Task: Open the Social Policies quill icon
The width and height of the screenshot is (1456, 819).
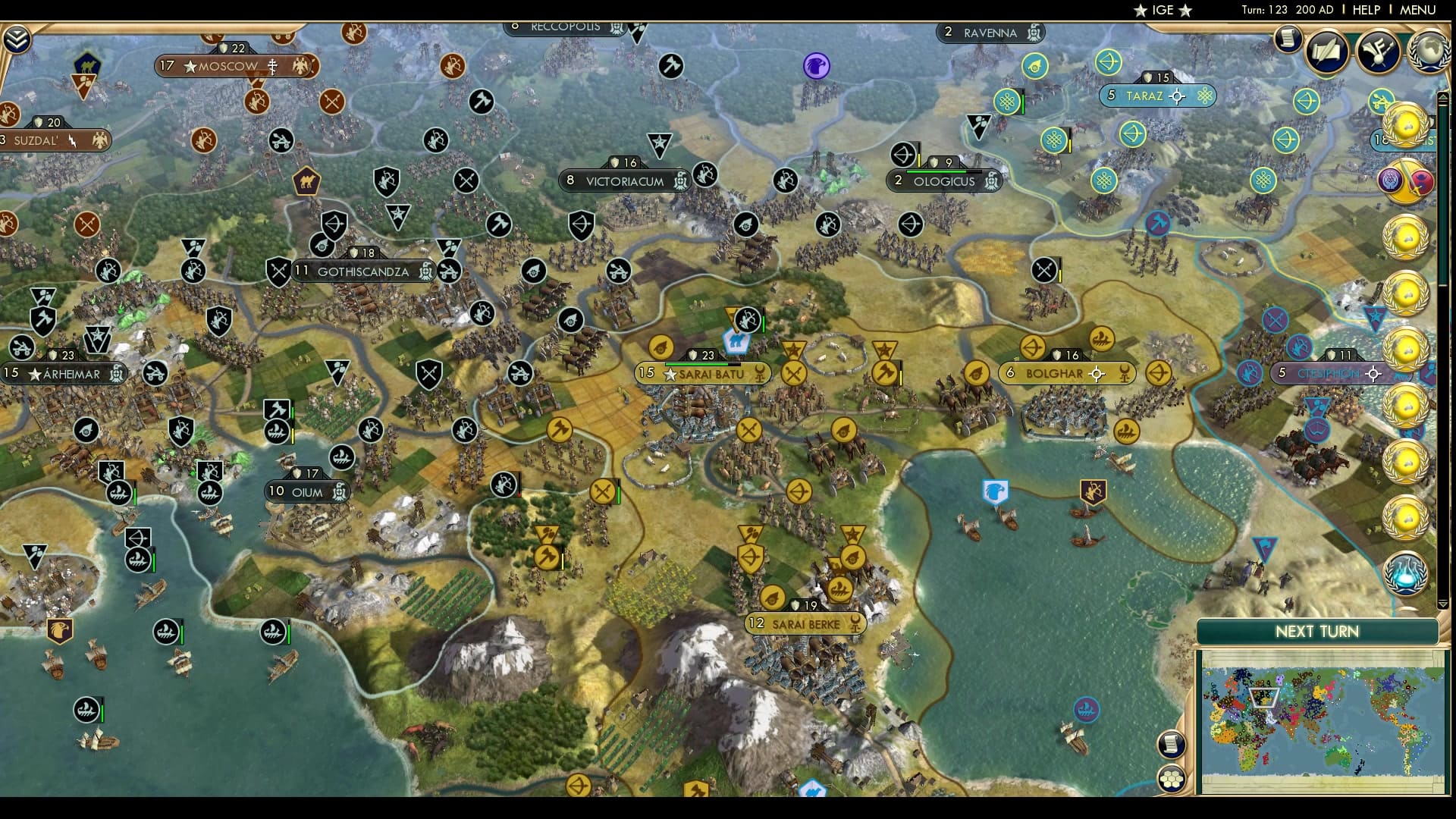Action: pyautogui.click(x=1325, y=52)
